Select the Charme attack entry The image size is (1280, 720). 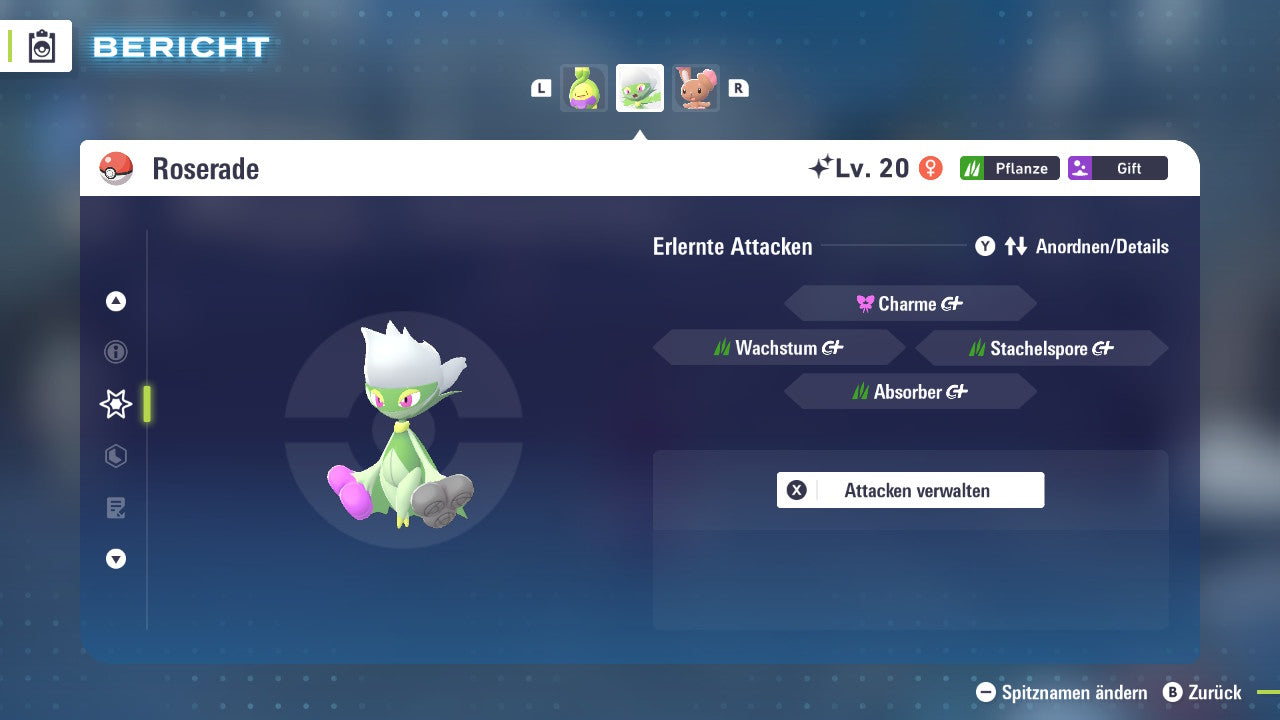coord(910,303)
